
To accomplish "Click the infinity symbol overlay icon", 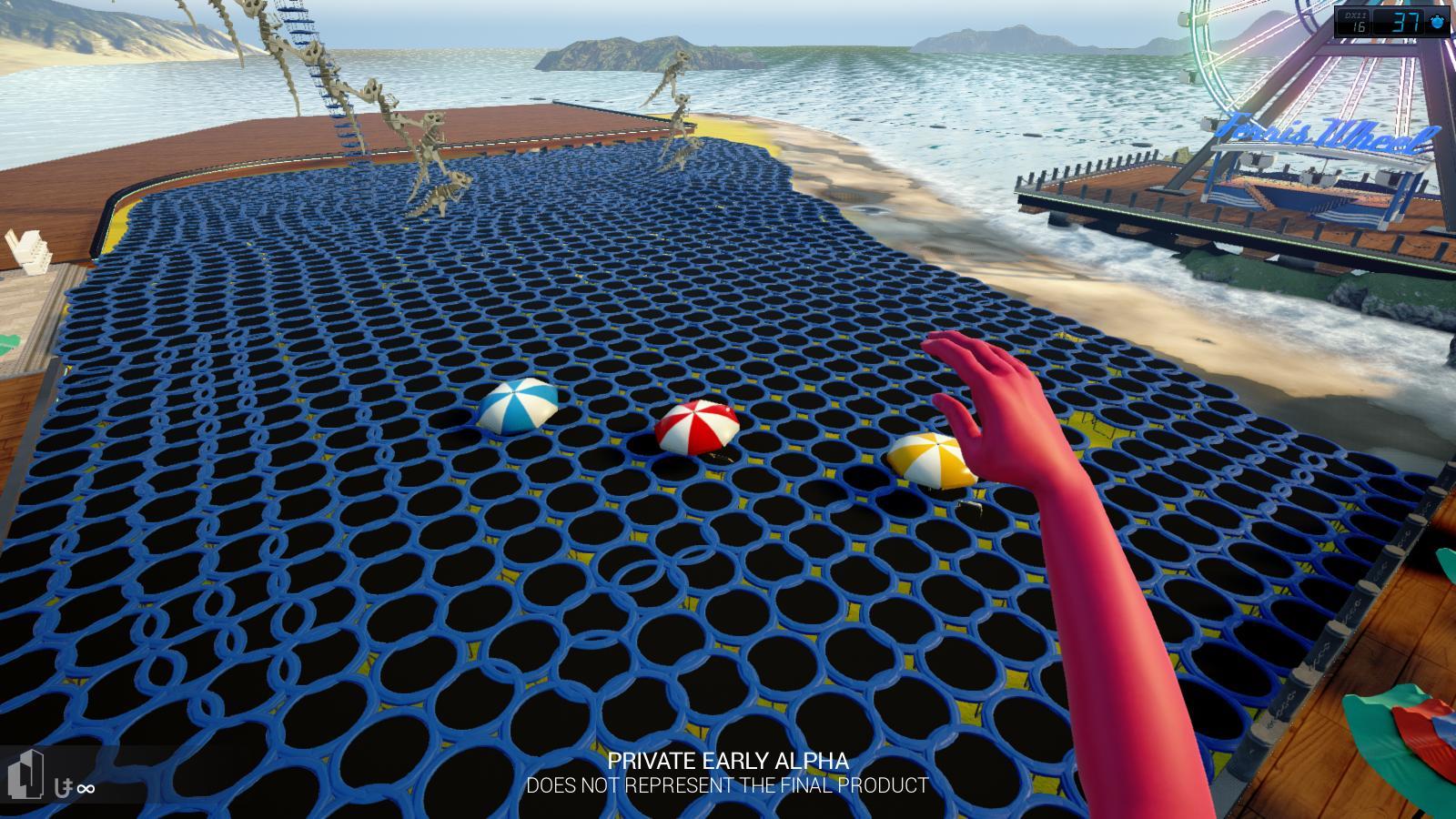I will [86, 788].
